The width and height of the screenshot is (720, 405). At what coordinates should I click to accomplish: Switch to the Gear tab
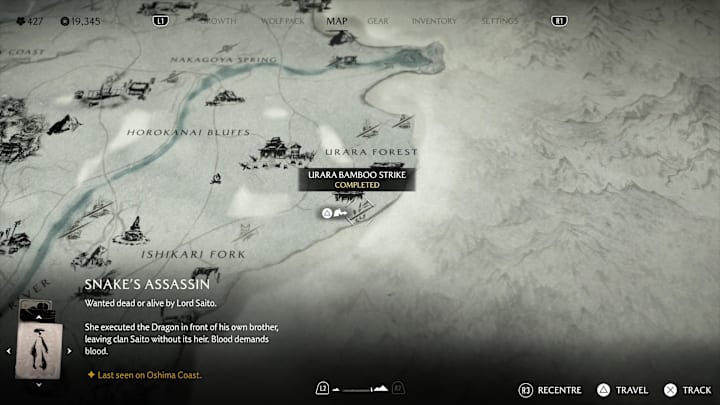tap(378, 20)
